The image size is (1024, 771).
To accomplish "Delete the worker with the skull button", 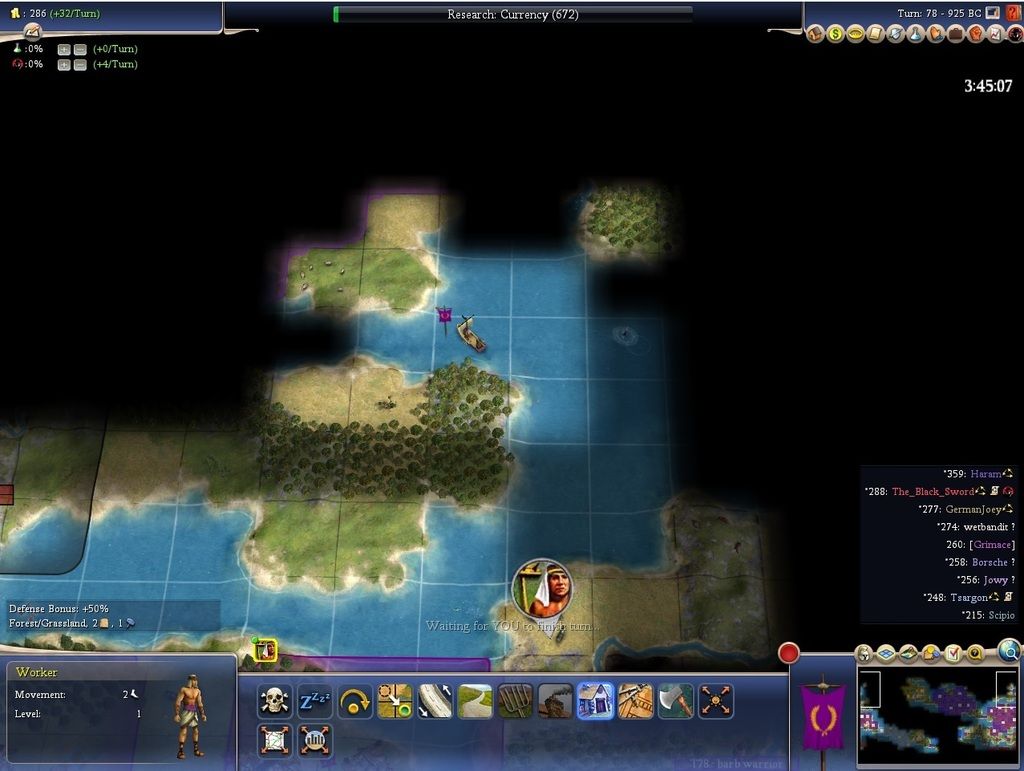I will tap(274, 701).
